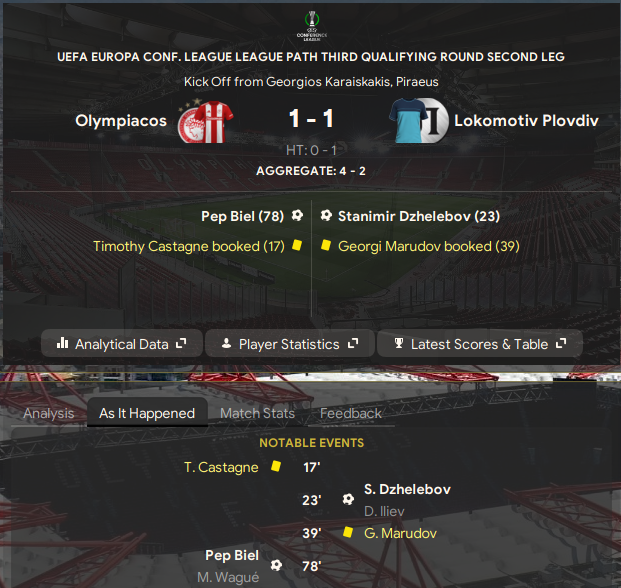Image resolution: width=621 pixels, height=588 pixels.
Task: Open the Lokomotiv Plovdiv team page
Action: coord(526,121)
